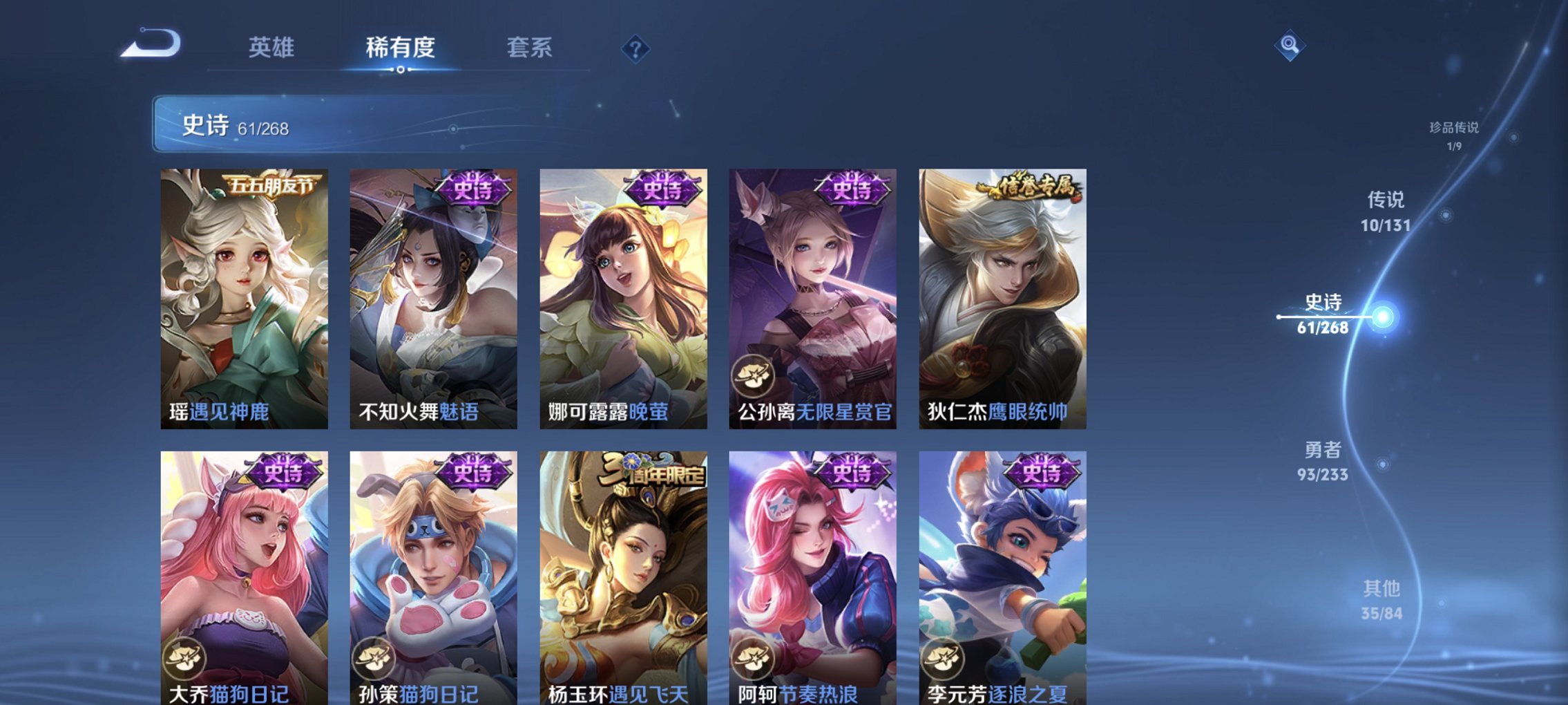Click the help question mark icon

(636, 48)
